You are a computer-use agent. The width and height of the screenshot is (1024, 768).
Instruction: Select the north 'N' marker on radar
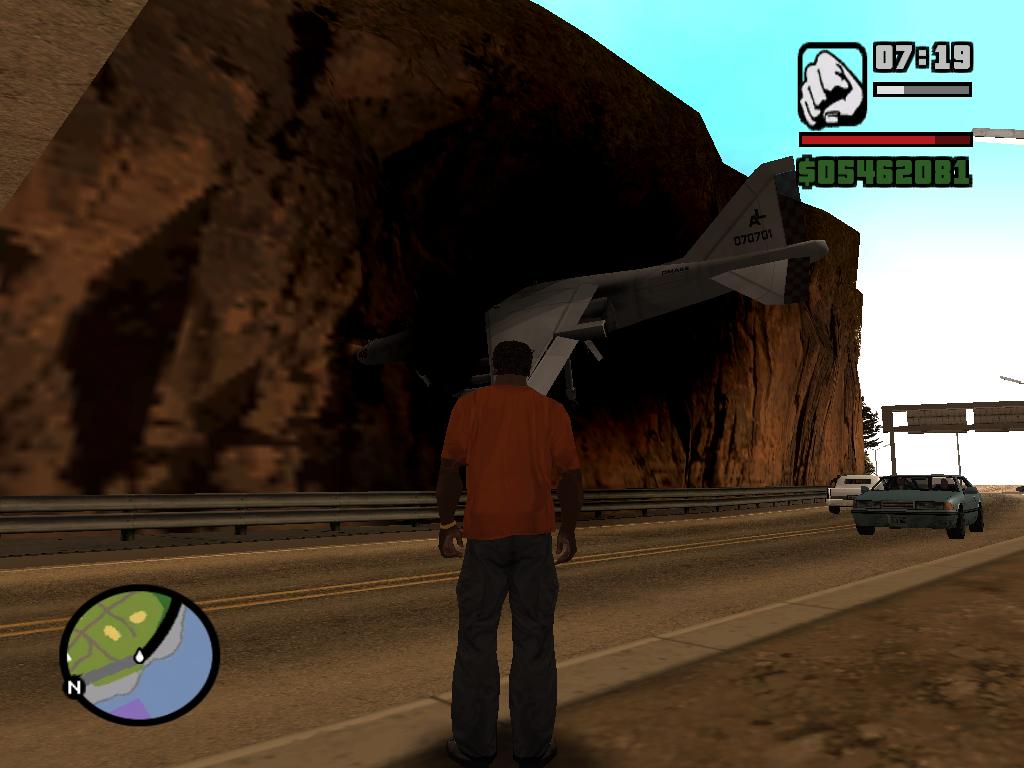click(x=74, y=688)
